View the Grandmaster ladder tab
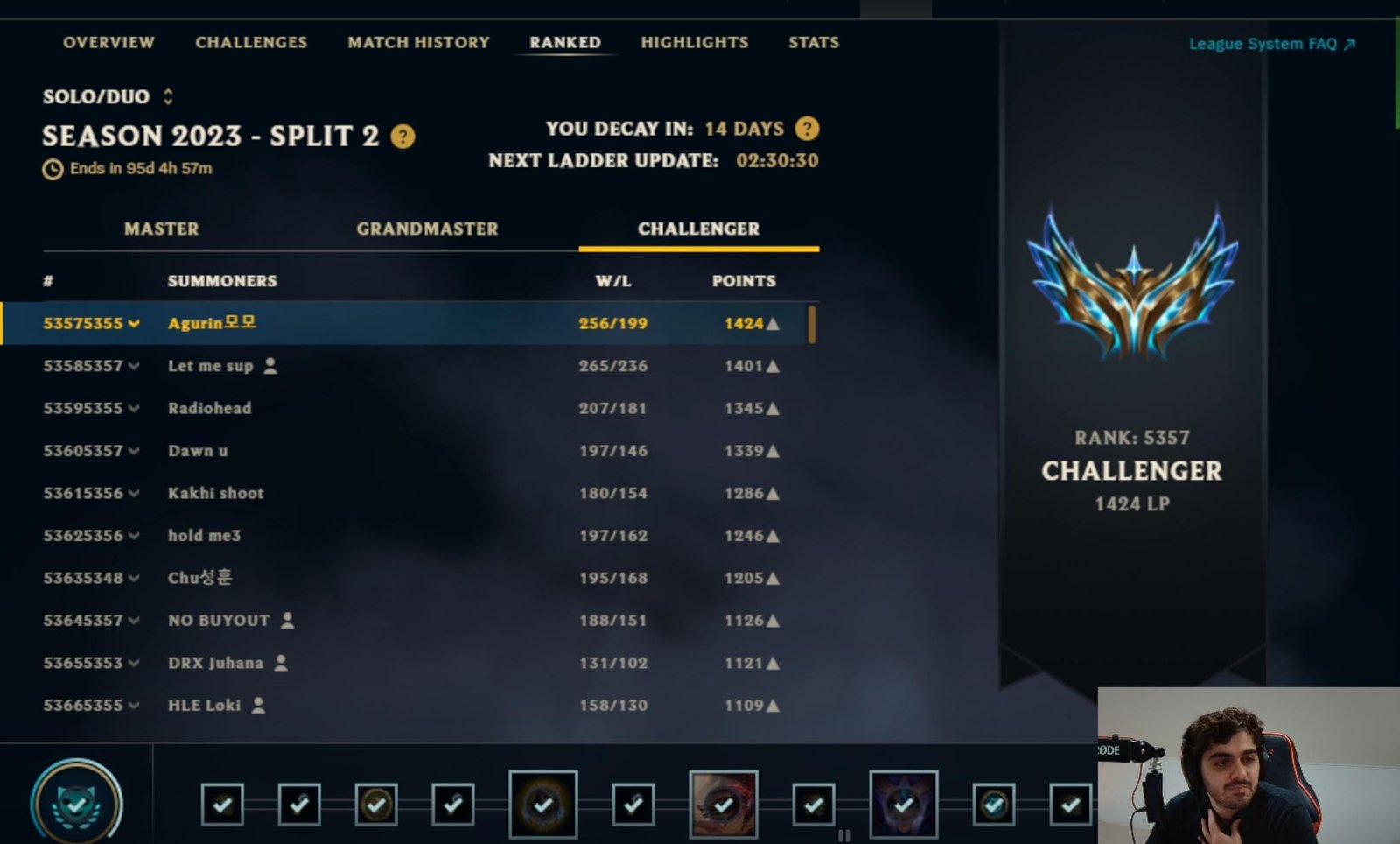Viewport: 1400px width, 844px height. point(427,229)
